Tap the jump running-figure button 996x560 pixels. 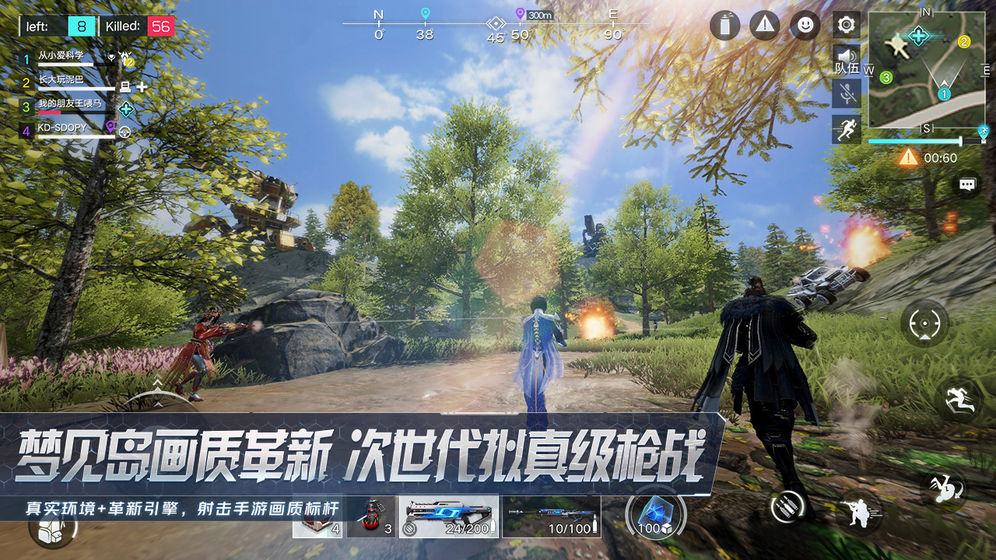[959, 398]
